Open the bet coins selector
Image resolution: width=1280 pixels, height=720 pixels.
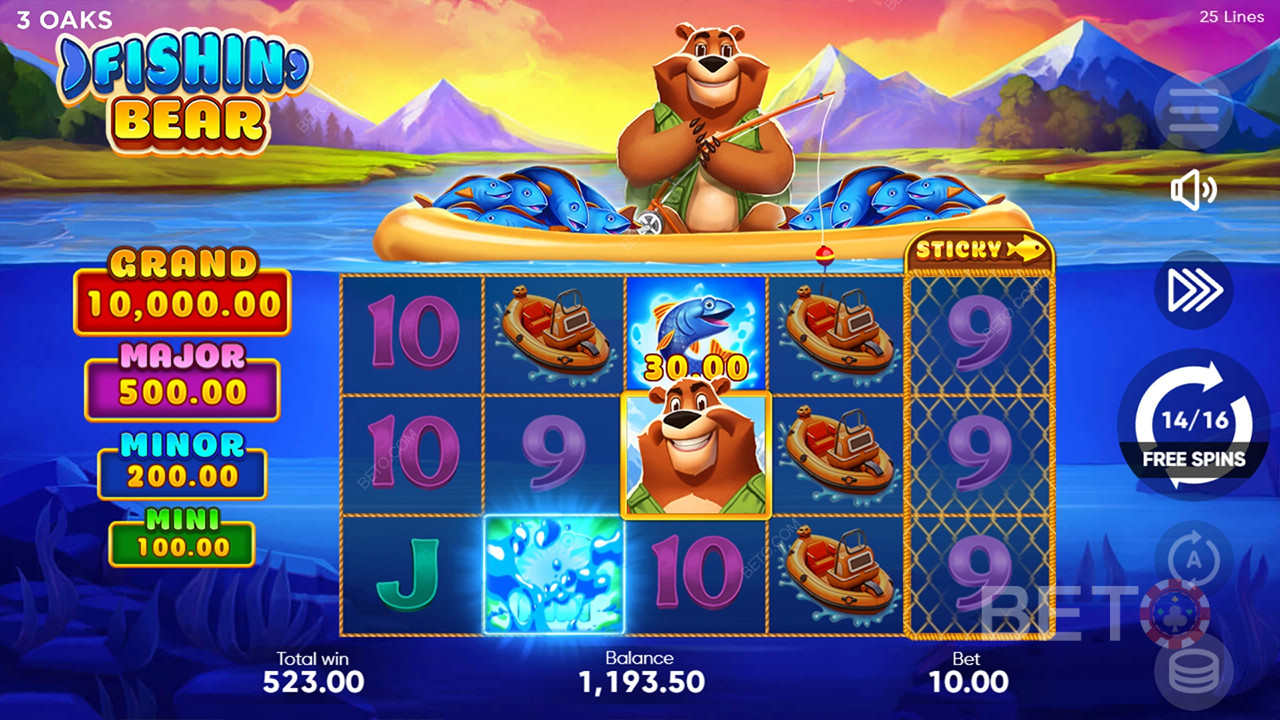pyautogui.click(x=1193, y=672)
